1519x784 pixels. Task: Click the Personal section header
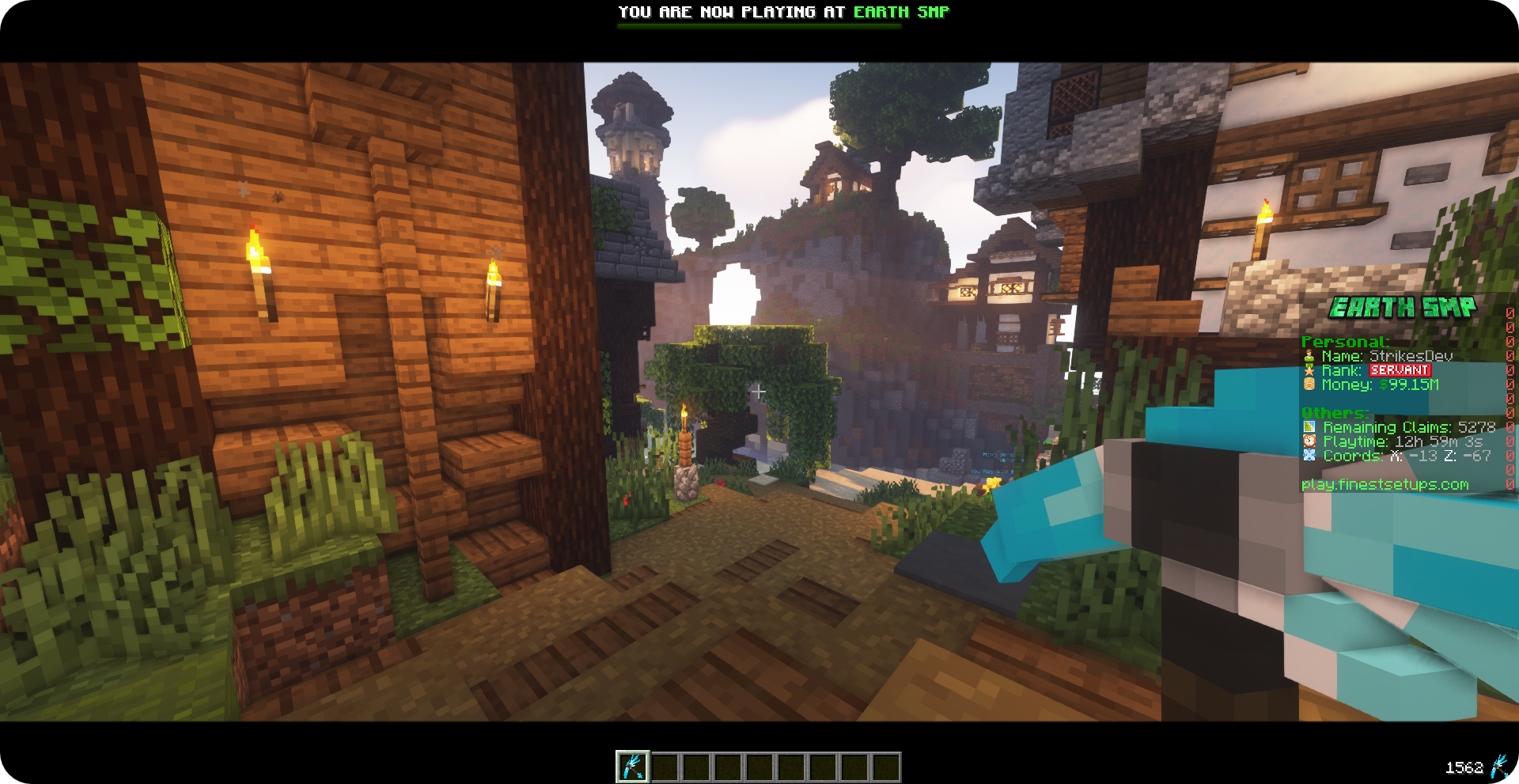pyautogui.click(x=1345, y=342)
